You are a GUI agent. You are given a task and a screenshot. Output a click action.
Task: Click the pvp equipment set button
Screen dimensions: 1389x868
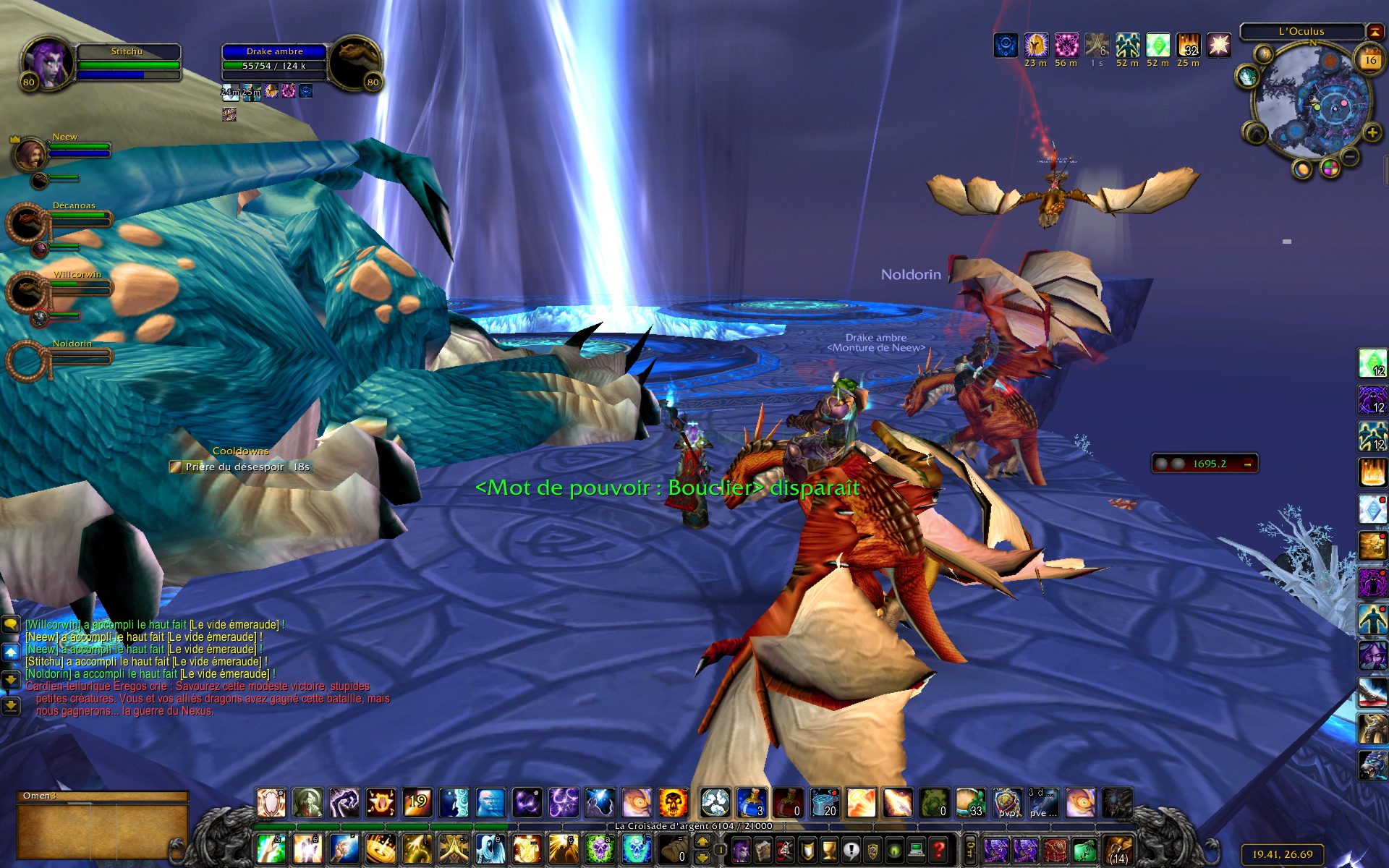1007,803
